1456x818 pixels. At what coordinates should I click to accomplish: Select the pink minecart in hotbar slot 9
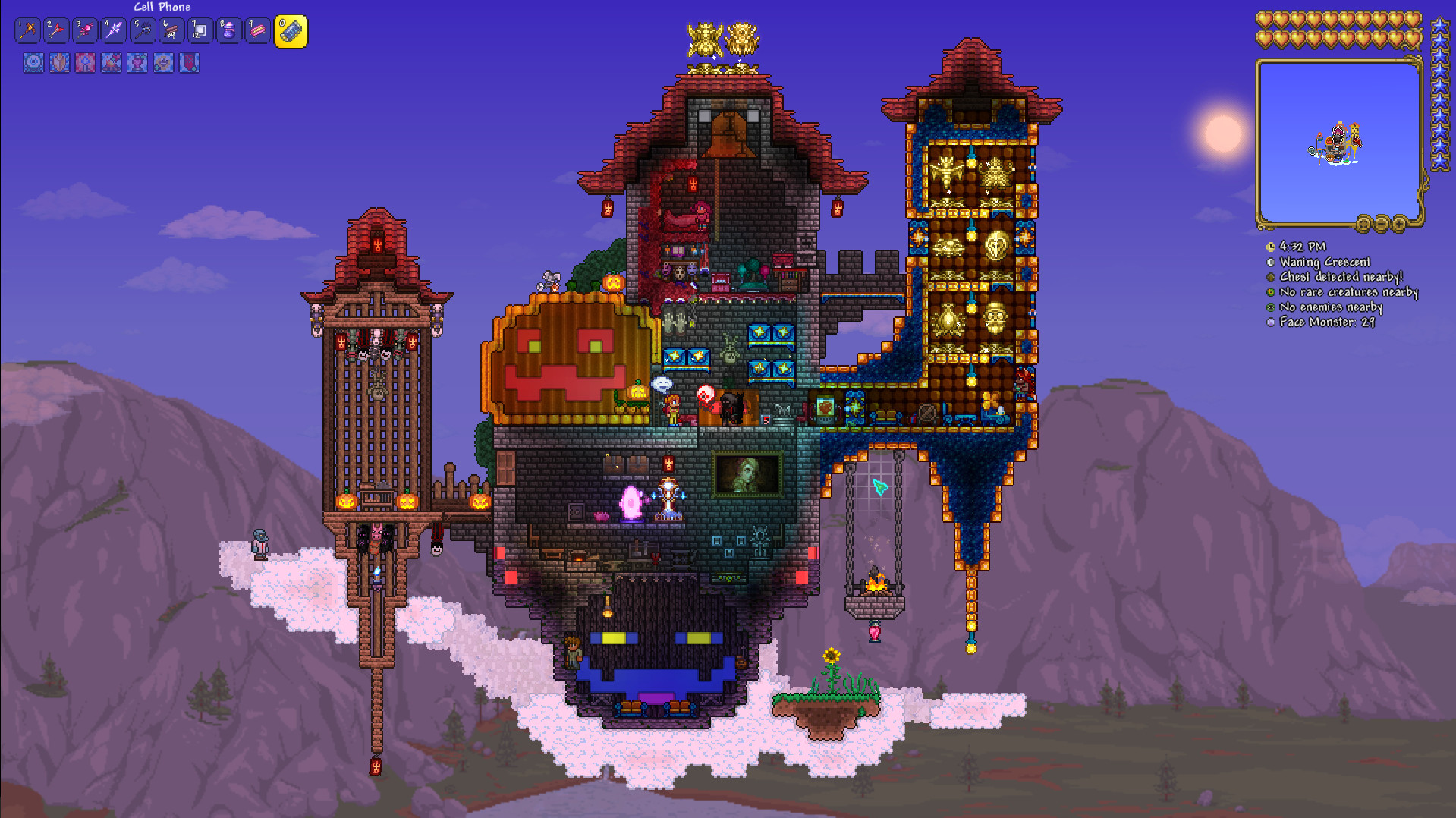point(257,30)
